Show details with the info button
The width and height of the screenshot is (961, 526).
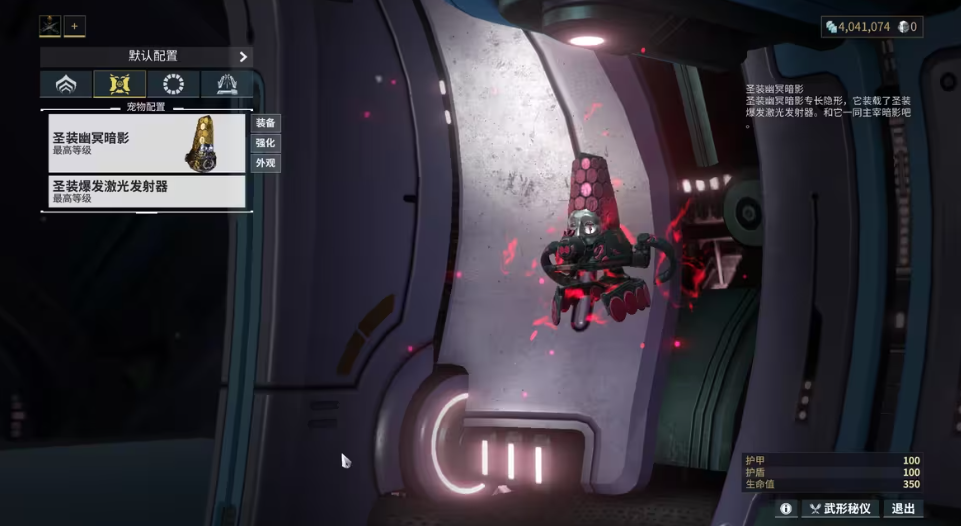pyautogui.click(x=786, y=508)
